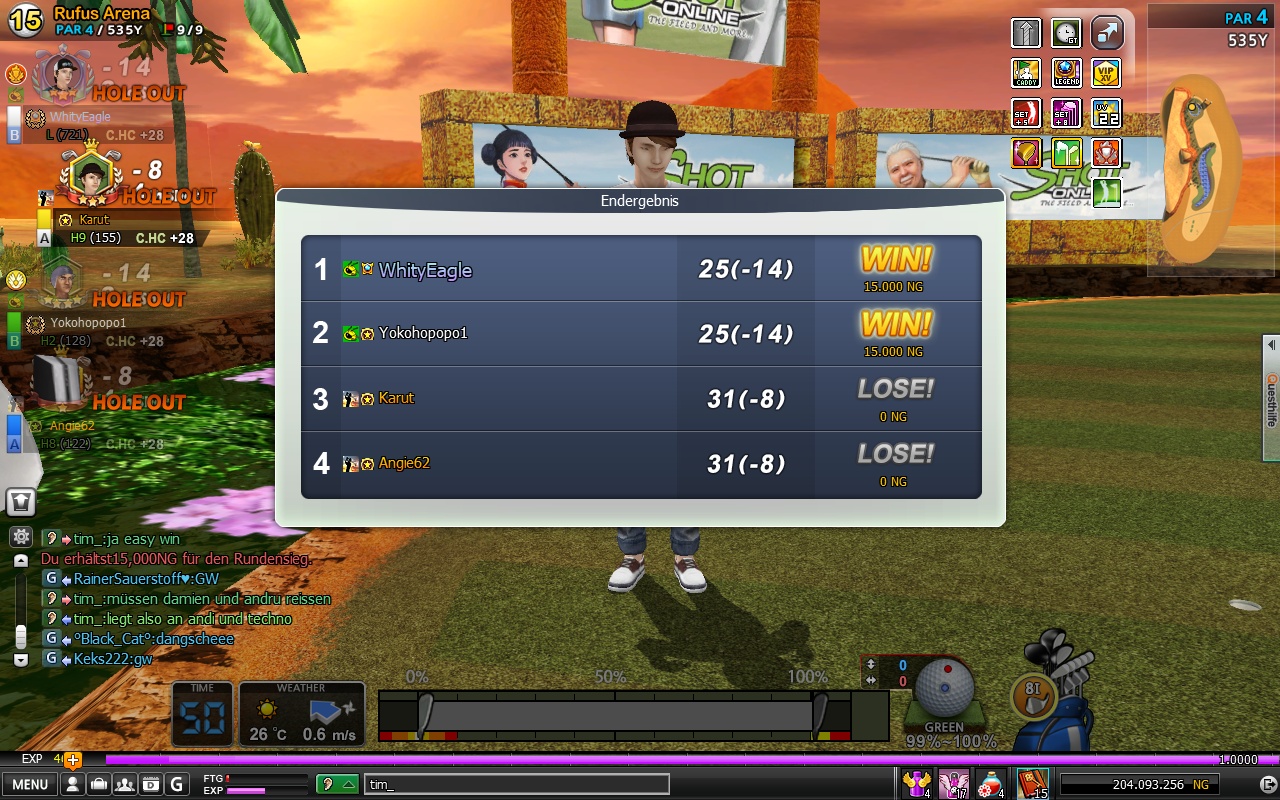Open the MENU button
This screenshot has height=800, width=1280.
(x=29, y=785)
